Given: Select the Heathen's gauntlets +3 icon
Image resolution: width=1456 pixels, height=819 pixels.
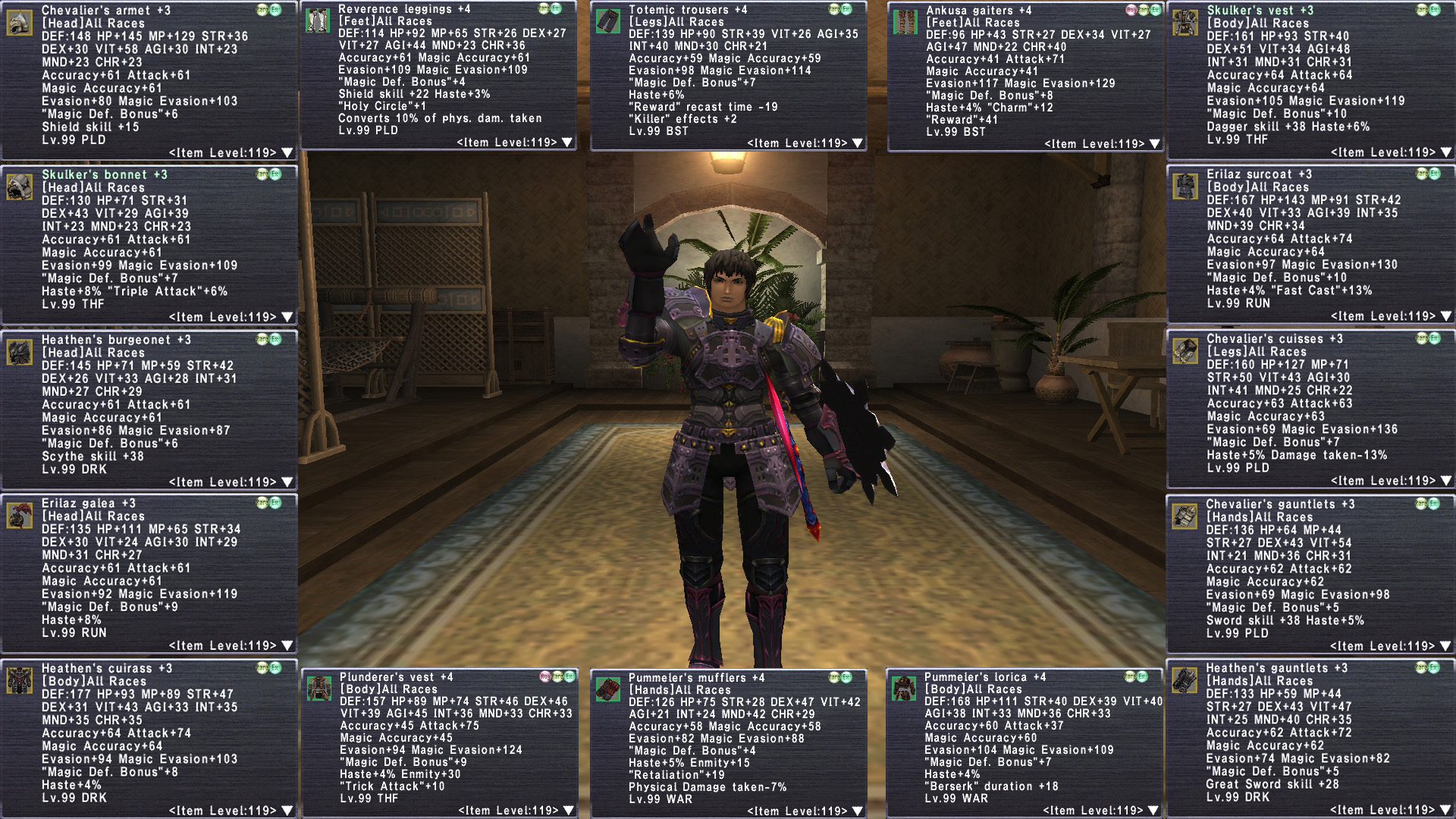Looking at the screenshot, I should 1185,680.
